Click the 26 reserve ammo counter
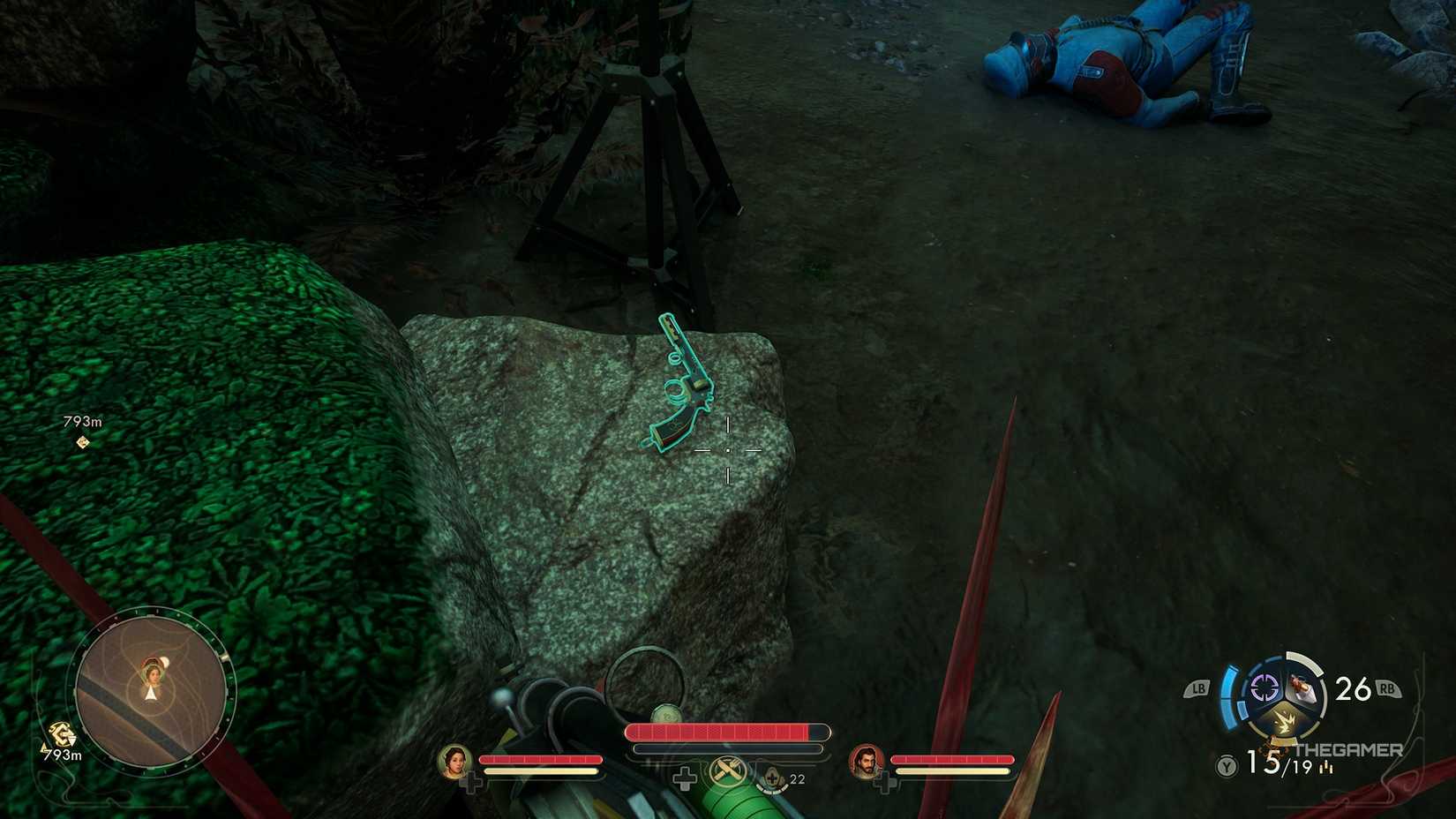This screenshot has width=1456, height=819. coord(1352,688)
